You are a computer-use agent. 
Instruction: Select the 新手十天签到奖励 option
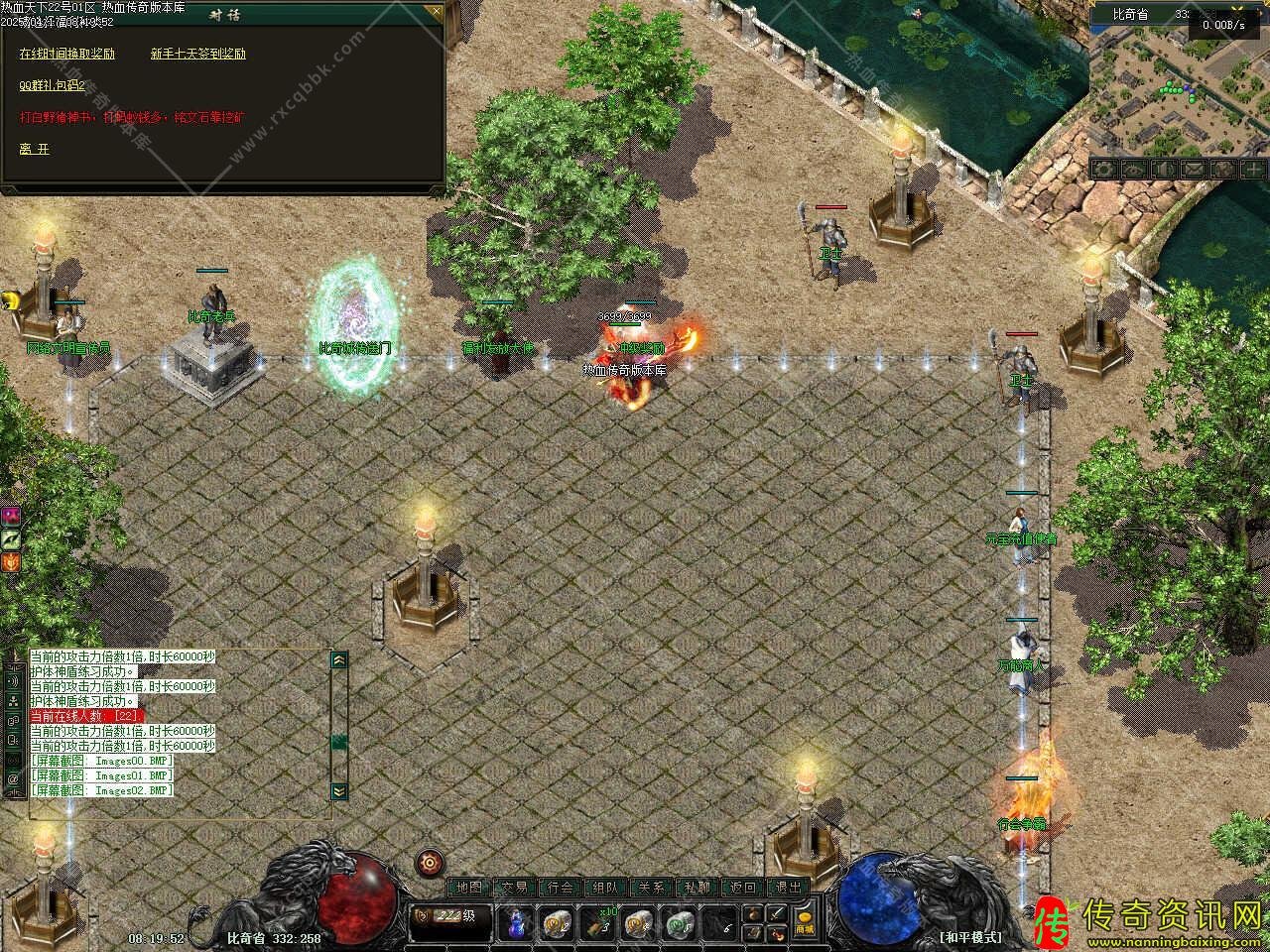198,54
